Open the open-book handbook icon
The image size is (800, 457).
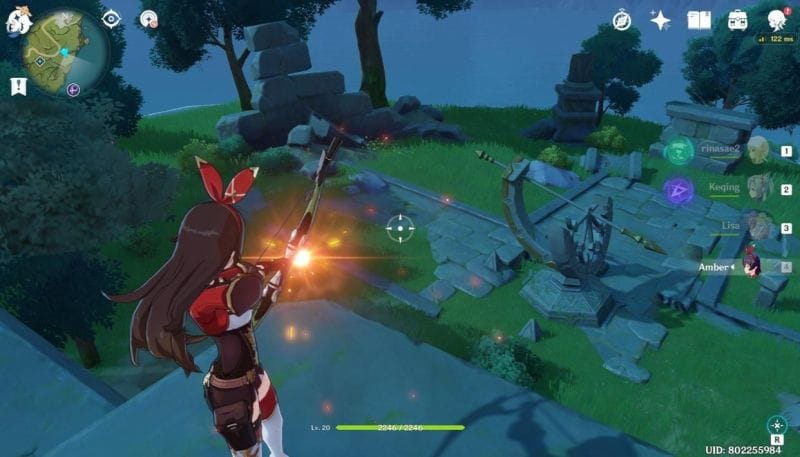[699, 20]
